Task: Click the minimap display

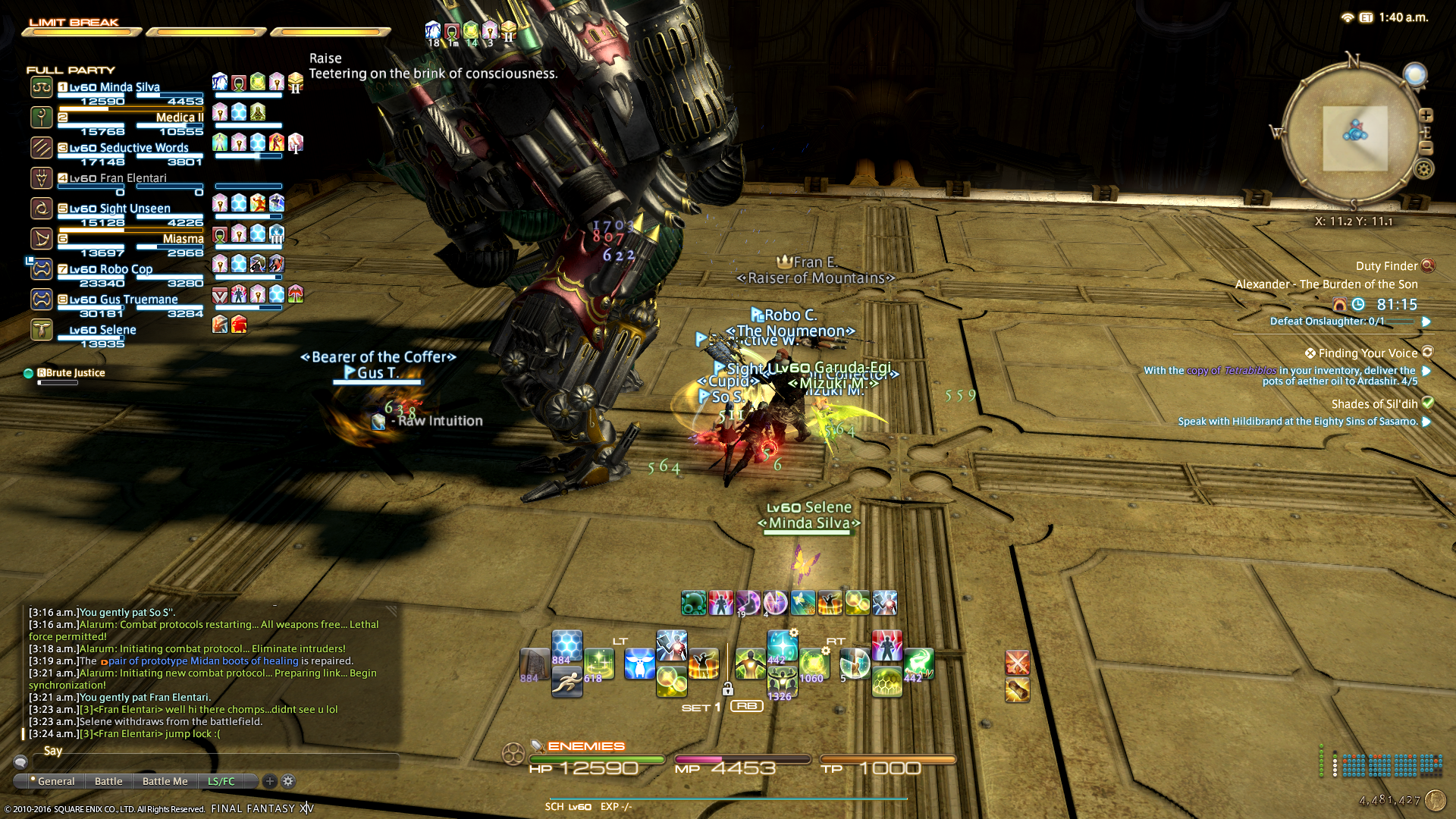Action: click(1354, 138)
